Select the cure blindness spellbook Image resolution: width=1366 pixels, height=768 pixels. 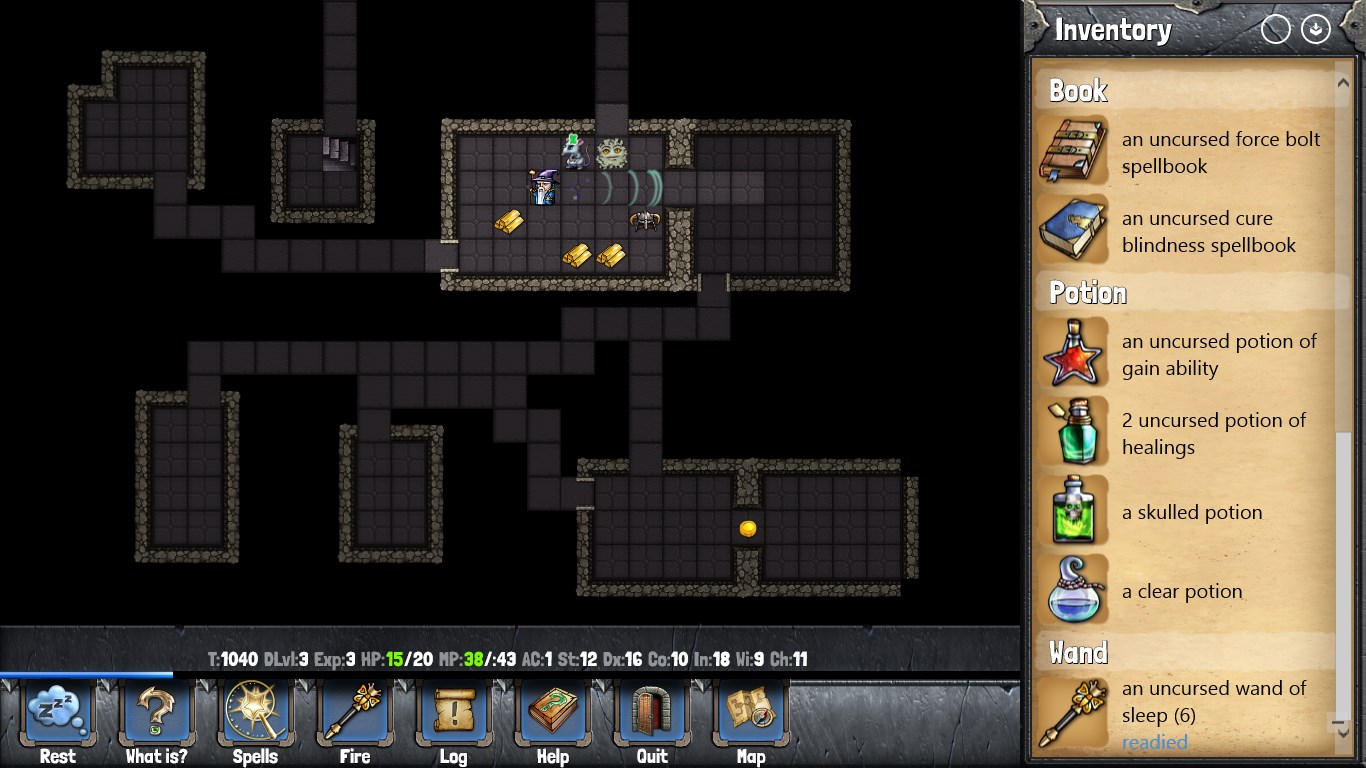(x=1190, y=232)
